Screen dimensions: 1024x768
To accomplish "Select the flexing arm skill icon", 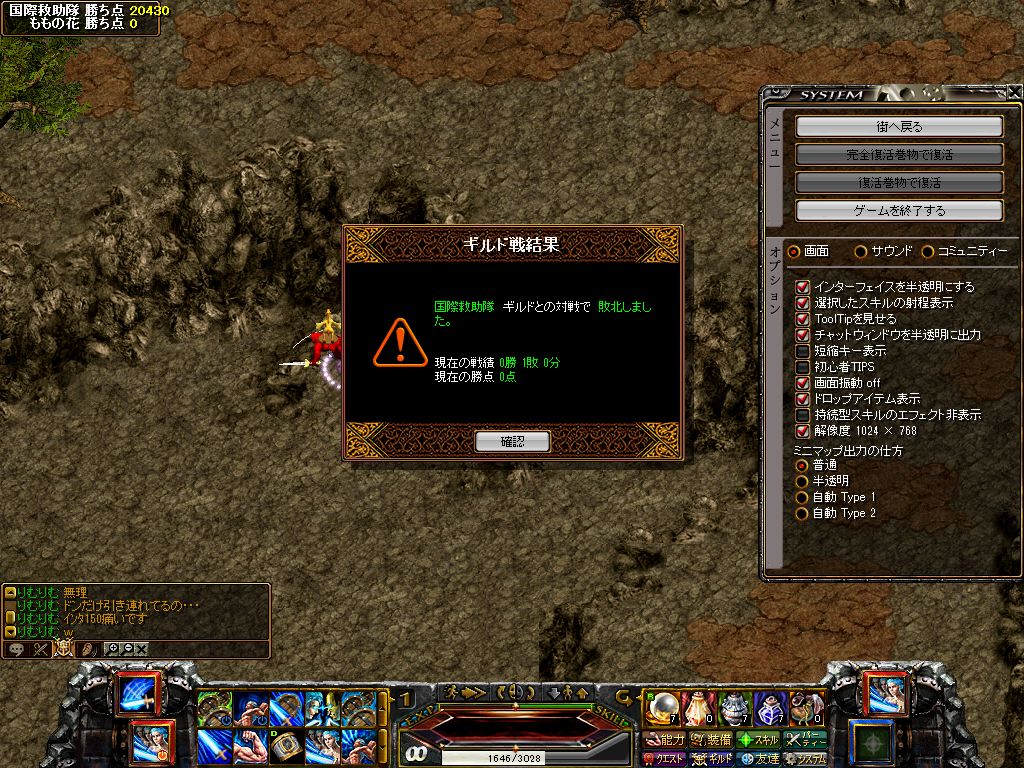I will [x=249, y=744].
